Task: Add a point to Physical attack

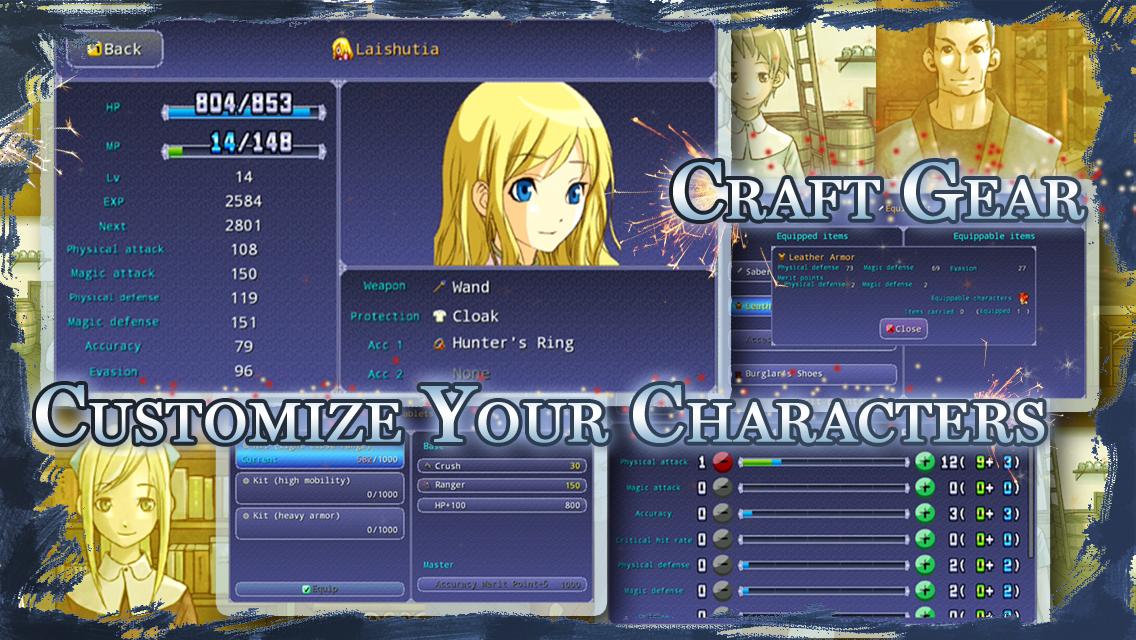Action: click(925, 462)
